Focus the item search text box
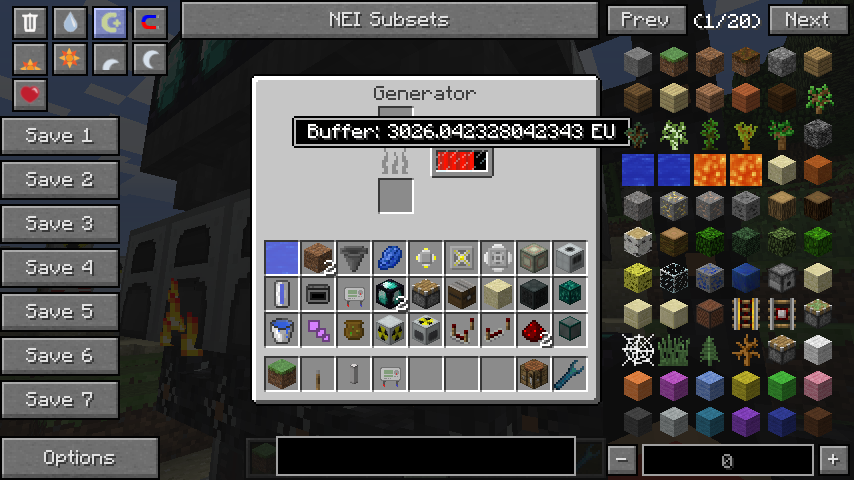Image resolution: width=854 pixels, height=480 pixels. (x=425, y=456)
